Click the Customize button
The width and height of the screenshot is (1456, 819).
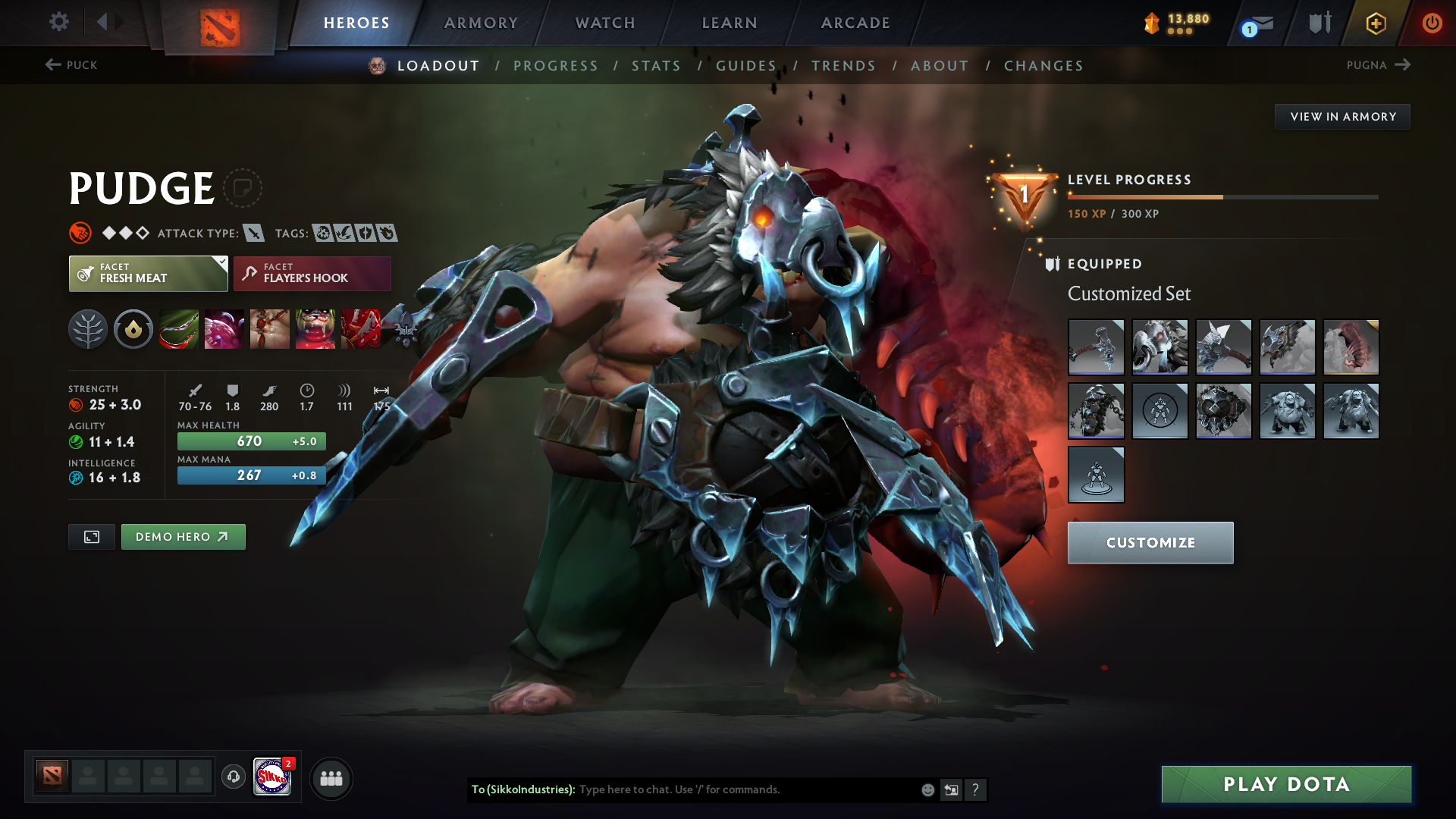point(1150,542)
